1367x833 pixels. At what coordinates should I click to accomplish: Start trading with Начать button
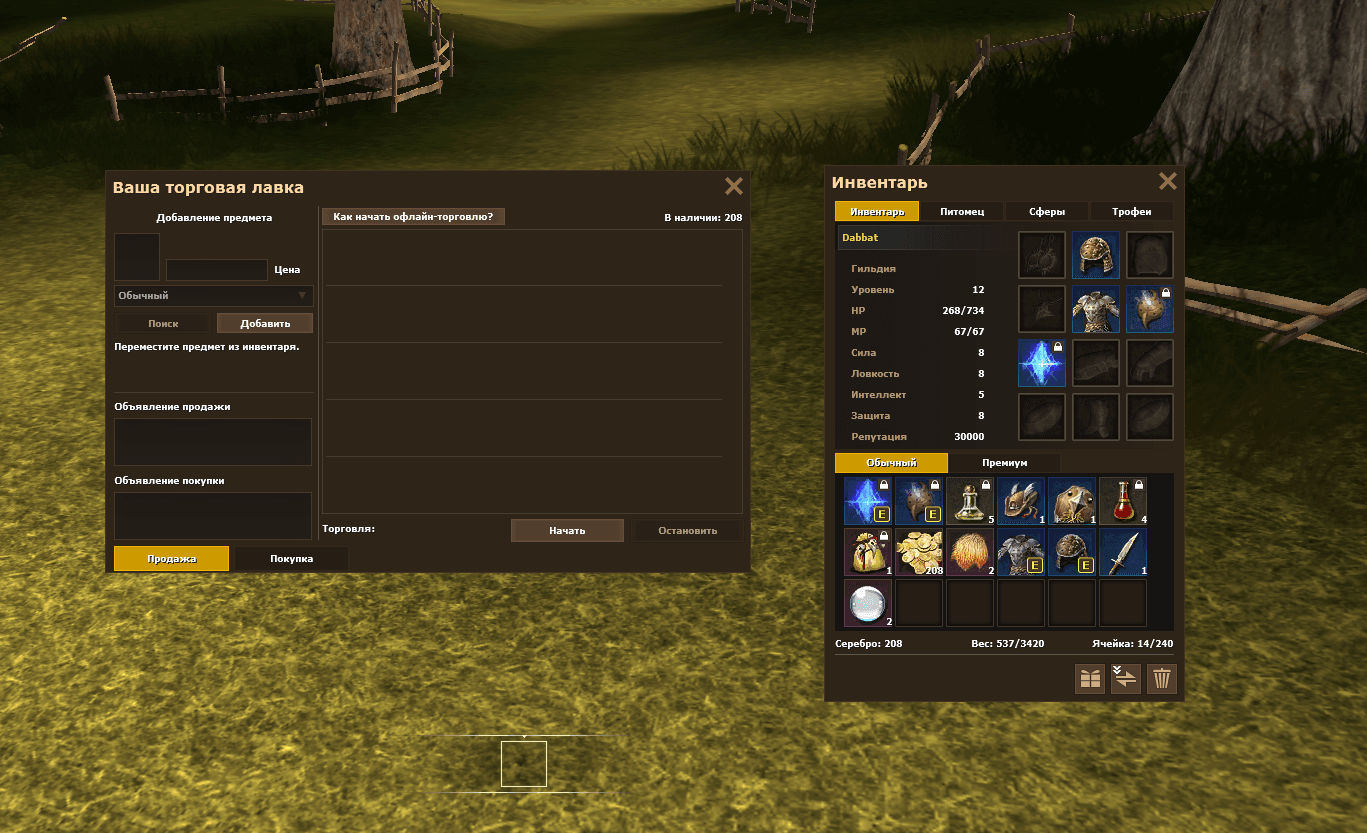(567, 530)
